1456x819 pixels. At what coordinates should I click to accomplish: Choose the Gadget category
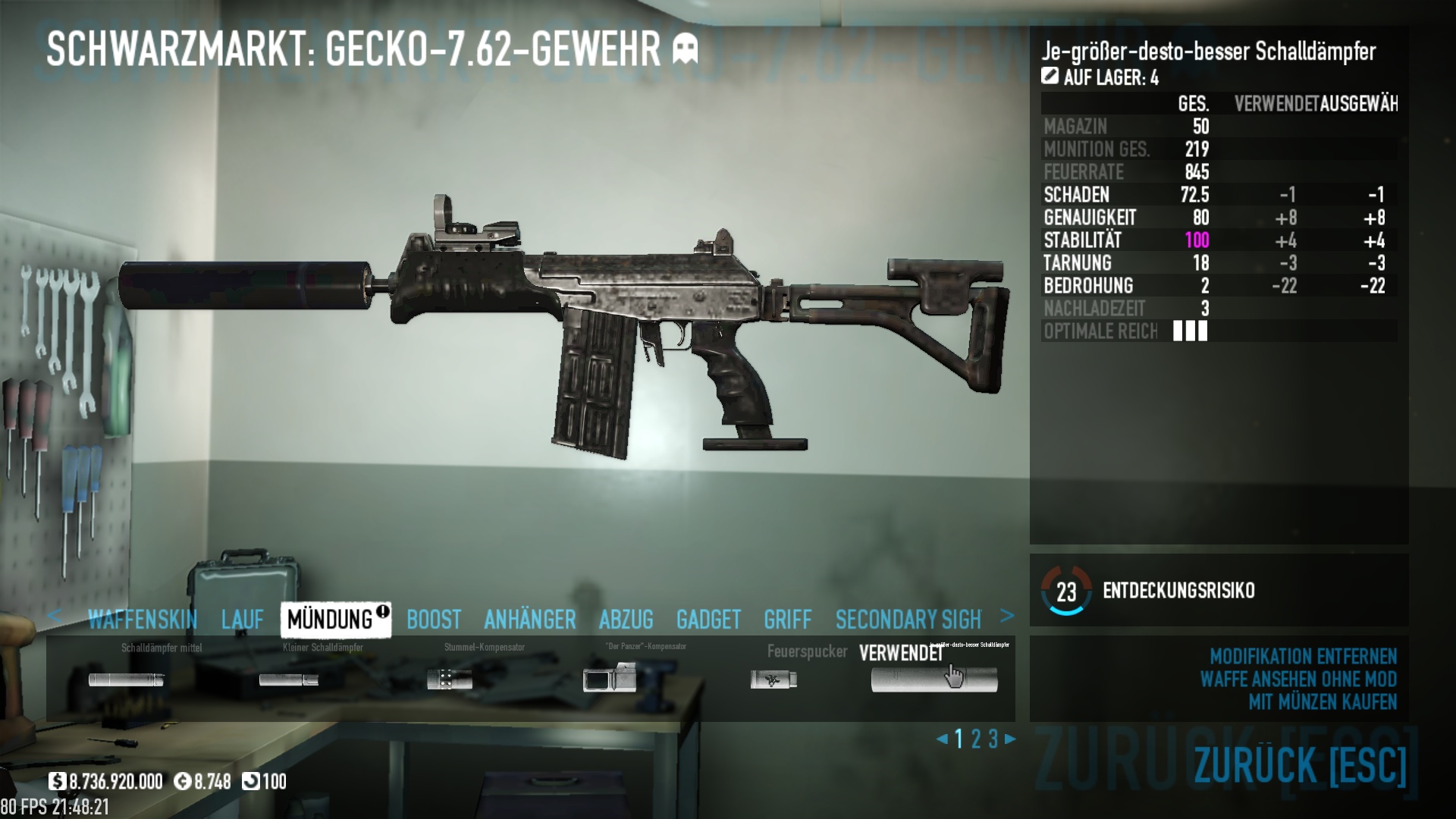708,620
